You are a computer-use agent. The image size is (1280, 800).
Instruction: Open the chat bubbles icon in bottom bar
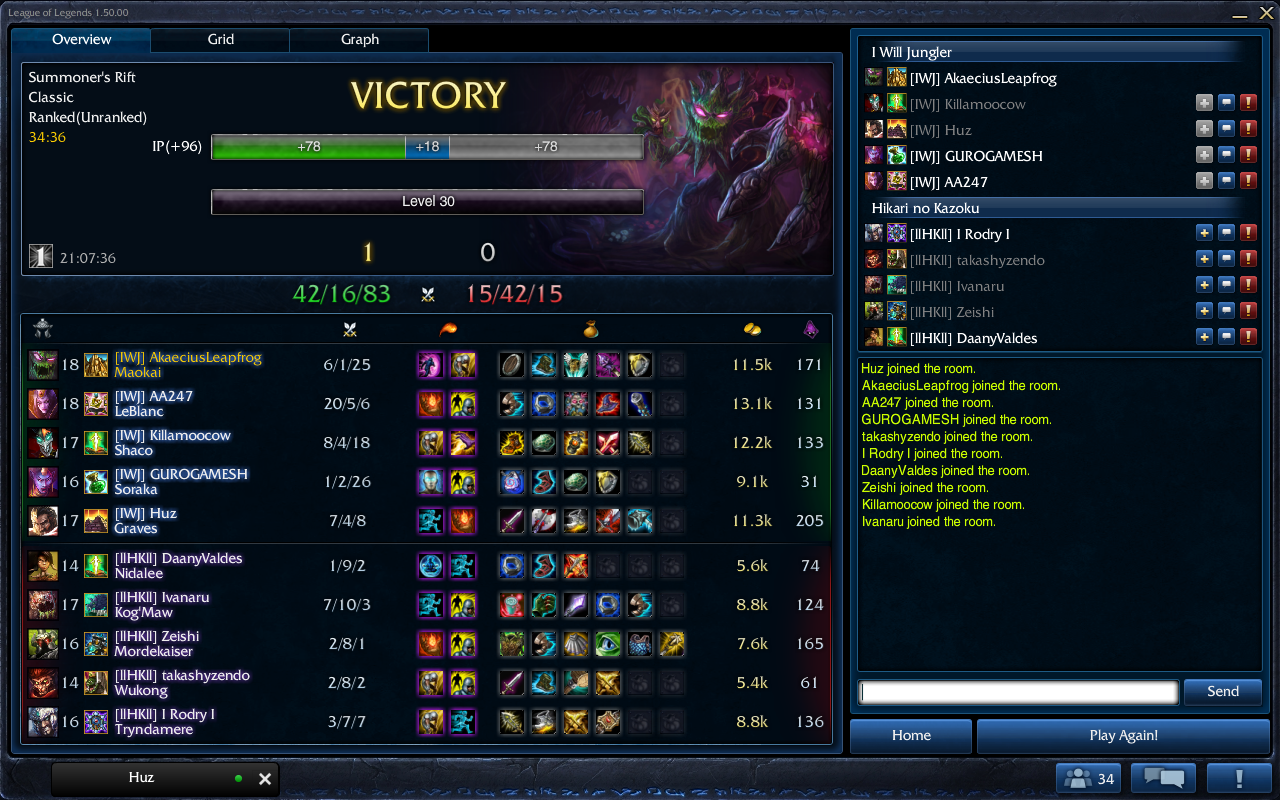point(1165,777)
